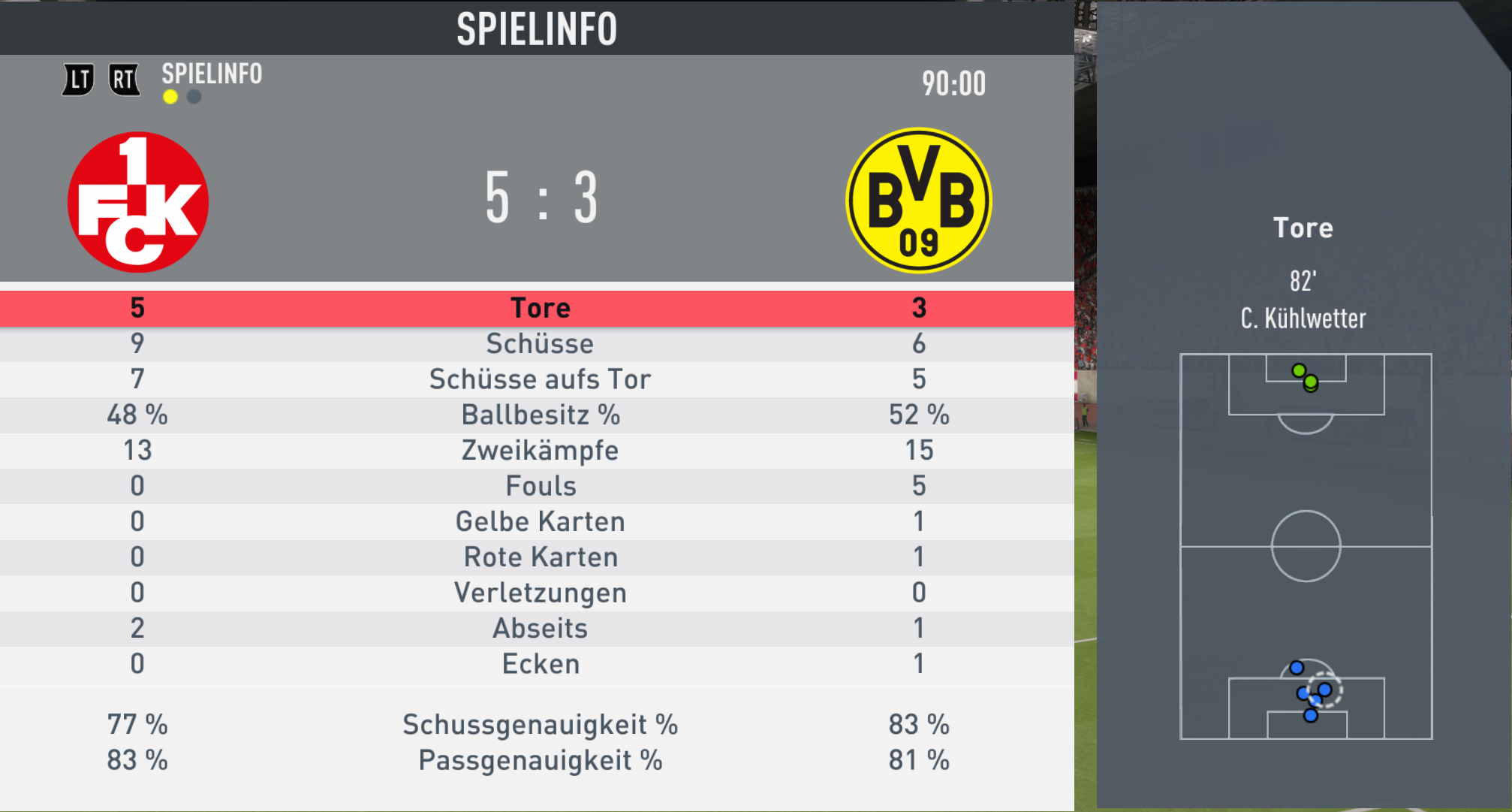Image resolution: width=1512 pixels, height=812 pixels.
Task: Select the Fouls stat row
Action: click(539, 486)
